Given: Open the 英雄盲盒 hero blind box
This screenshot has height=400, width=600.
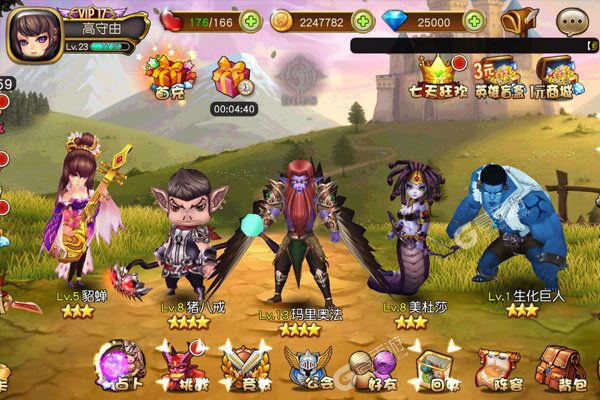Looking at the screenshot, I should (499, 75).
